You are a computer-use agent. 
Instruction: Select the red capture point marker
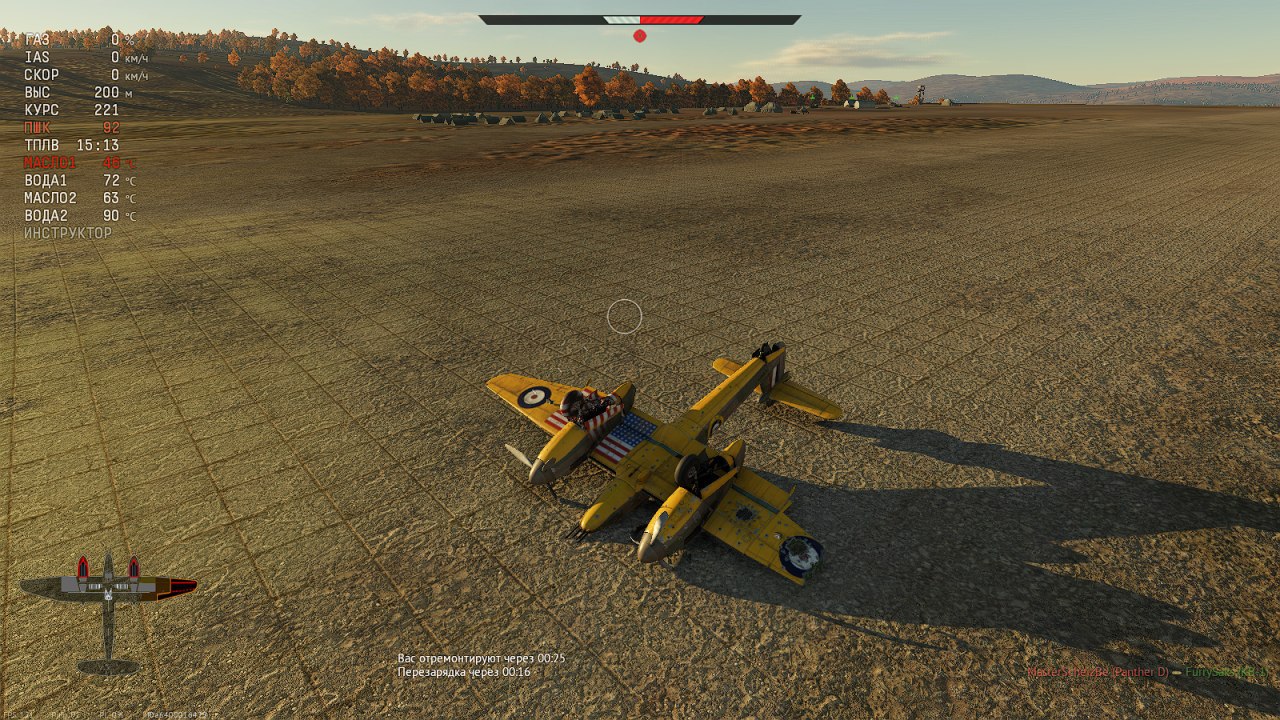click(x=640, y=36)
